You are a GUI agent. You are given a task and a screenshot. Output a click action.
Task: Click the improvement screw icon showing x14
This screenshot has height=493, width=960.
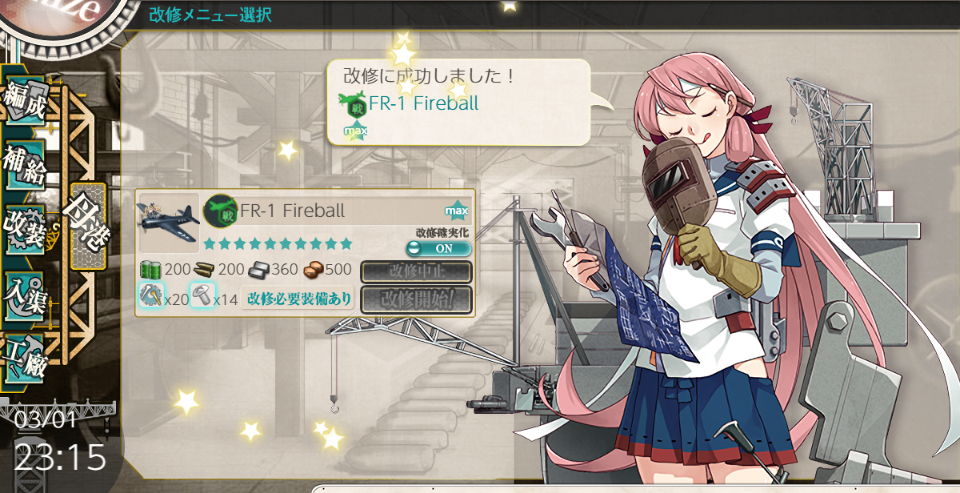click(x=202, y=295)
